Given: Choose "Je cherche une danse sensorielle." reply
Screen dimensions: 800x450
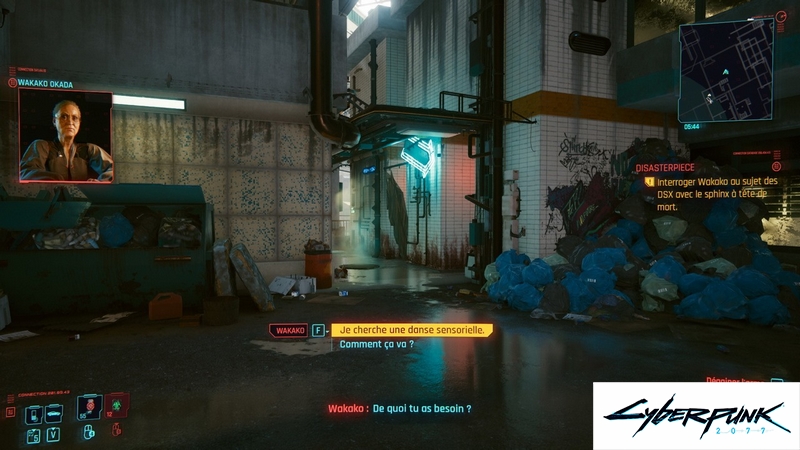Looking at the screenshot, I should tap(413, 330).
